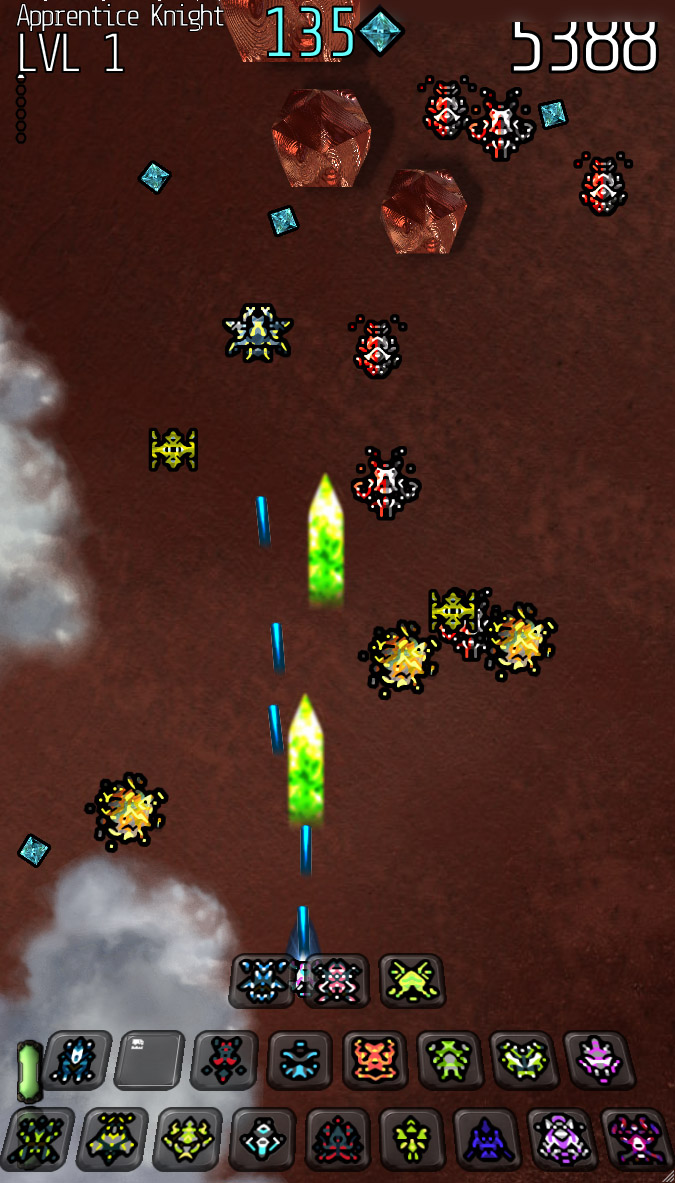The image size is (675, 1183).
Task: Click the blank grey tile
Action: 148,1059
